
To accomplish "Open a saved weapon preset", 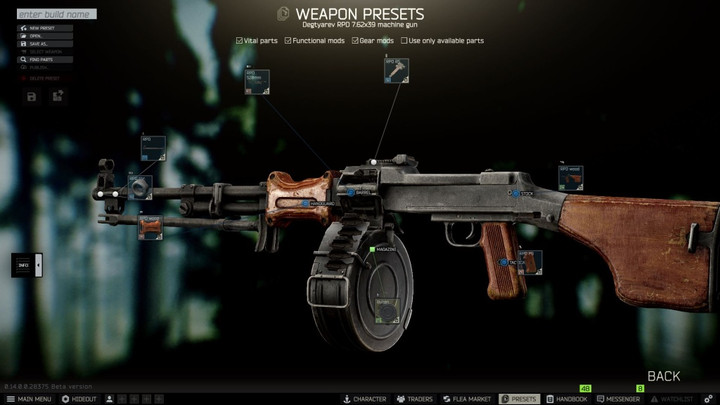I will point(43,36).
